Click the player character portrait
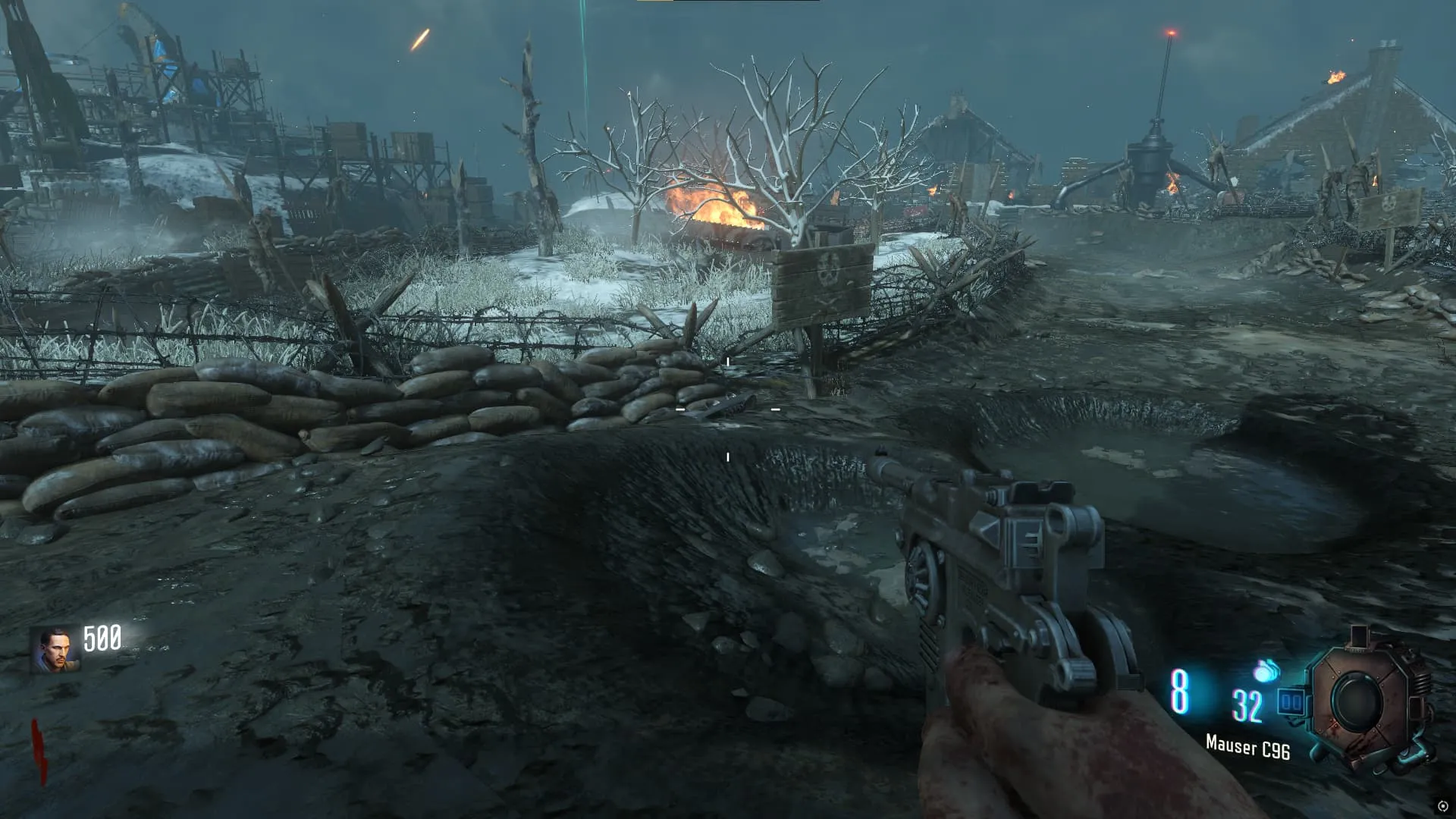 pyautogui.click(x=55, y=651)
